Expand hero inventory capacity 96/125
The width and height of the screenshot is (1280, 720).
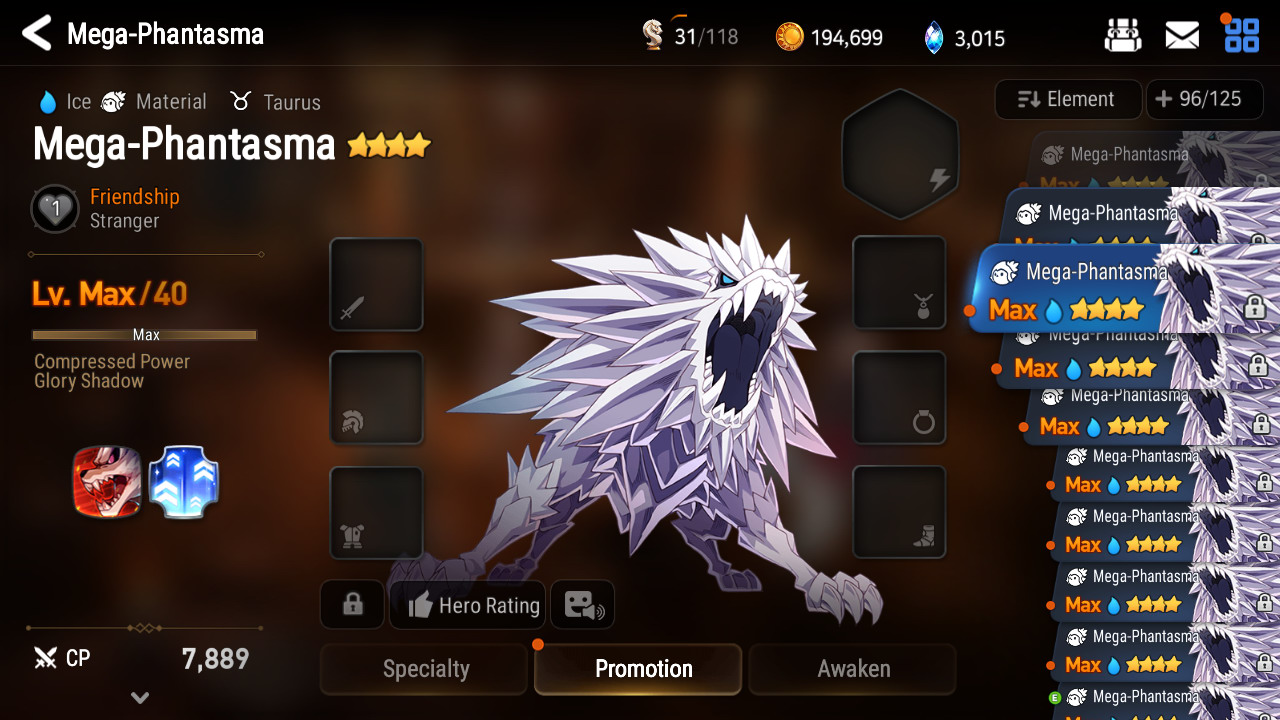click(x=1203, y=99)
